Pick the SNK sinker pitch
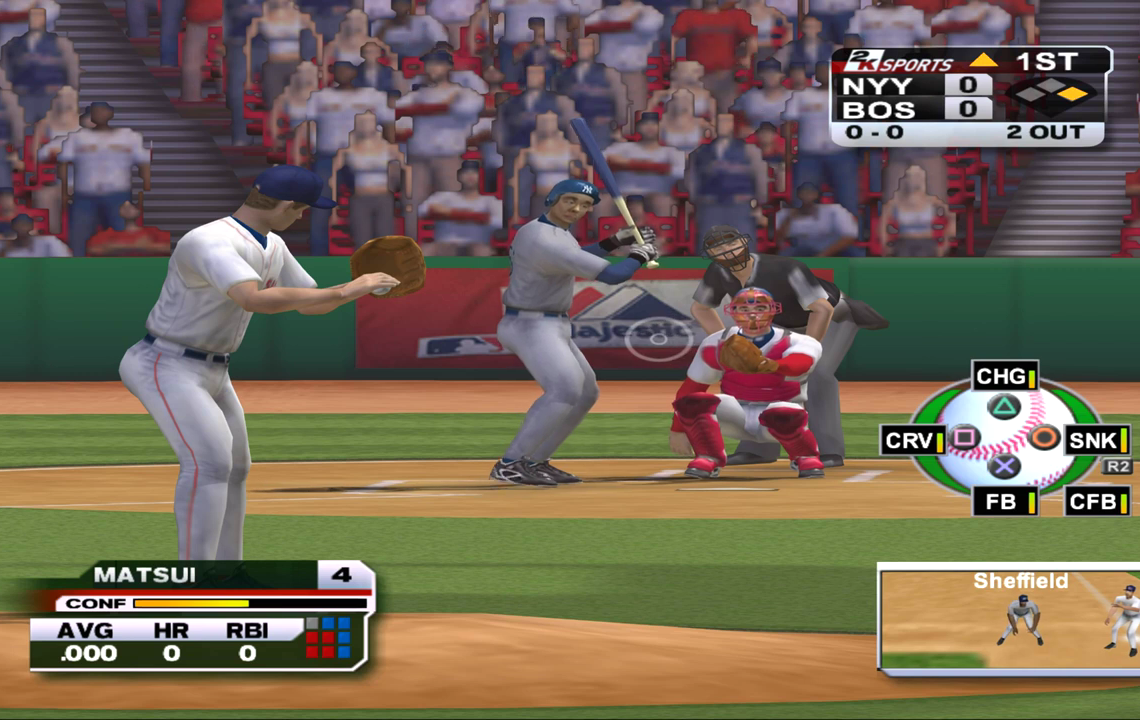The width and height of the screenshot is (1140, 720). click(1096, 440)
